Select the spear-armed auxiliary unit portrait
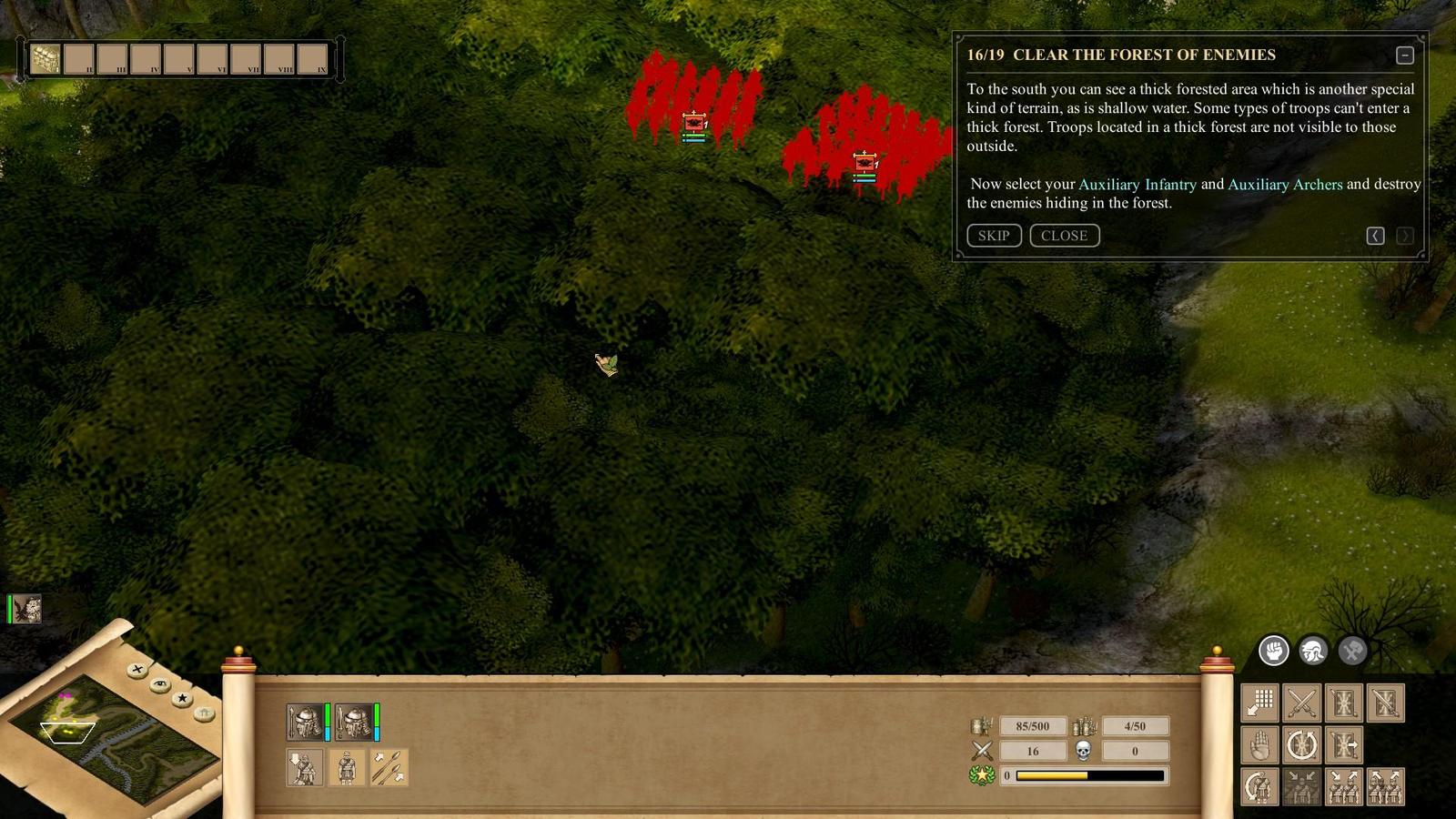Viewport: 1456px width, 819px height. click(305, 723)
